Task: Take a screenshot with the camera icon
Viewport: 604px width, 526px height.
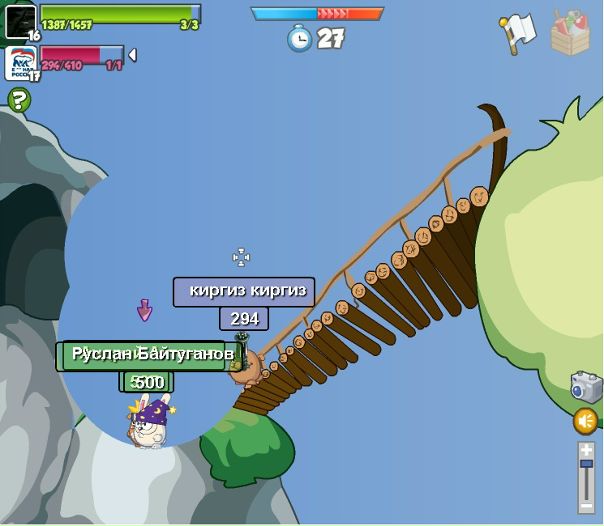Action: click(x=585, y=387)
